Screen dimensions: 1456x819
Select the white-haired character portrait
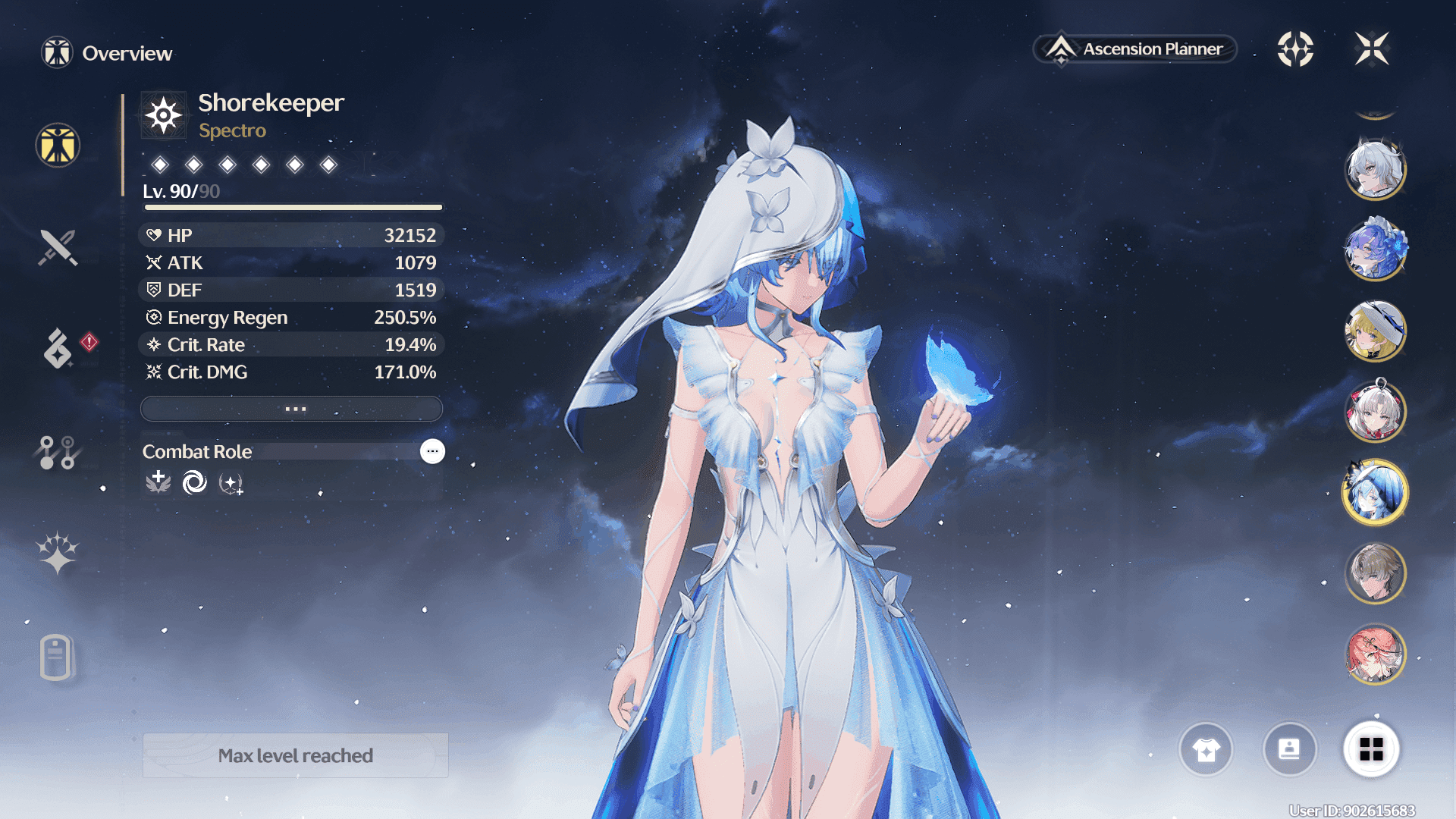(x=1375, y=168)
